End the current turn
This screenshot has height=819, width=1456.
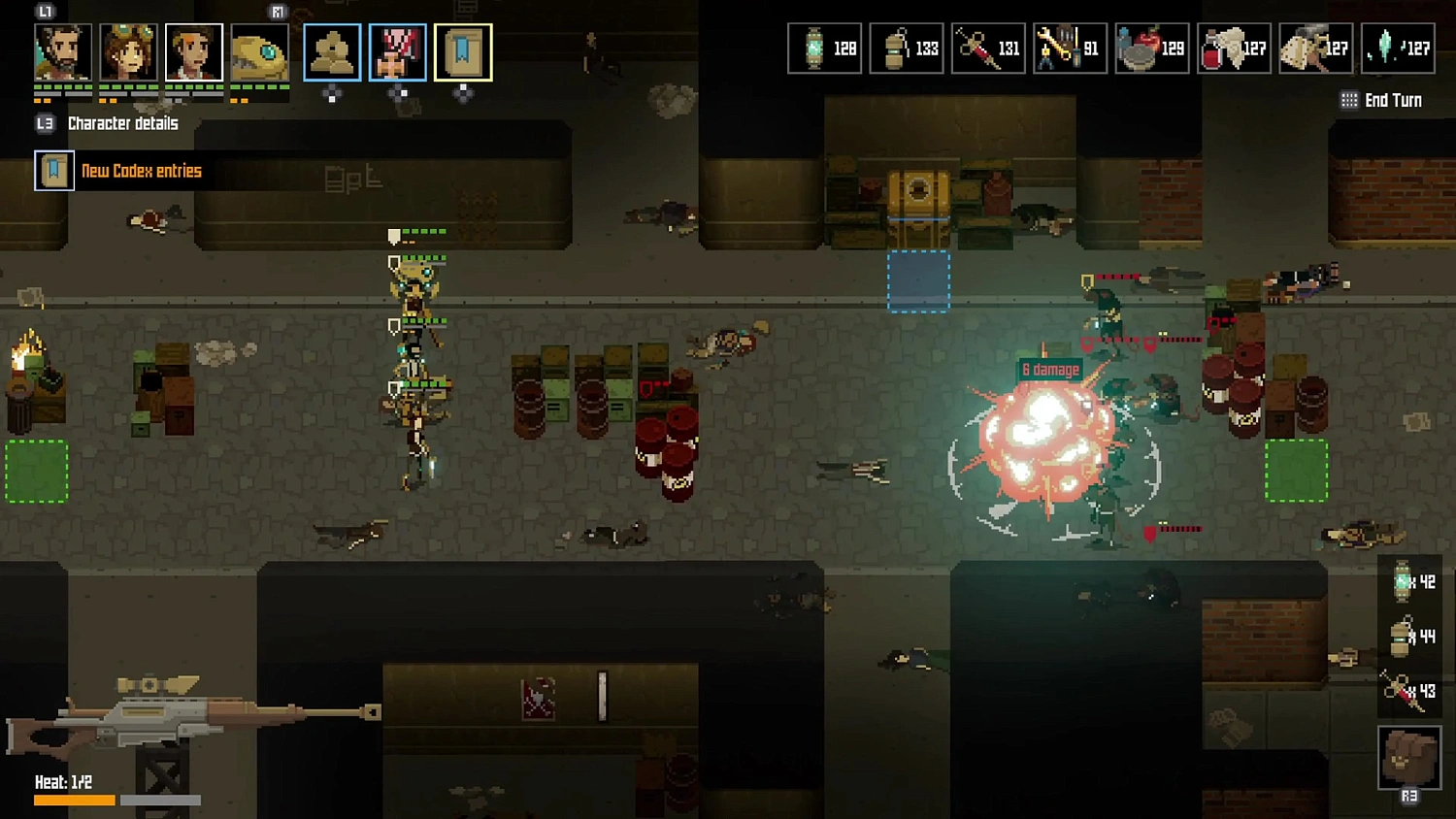point(1381,100)
